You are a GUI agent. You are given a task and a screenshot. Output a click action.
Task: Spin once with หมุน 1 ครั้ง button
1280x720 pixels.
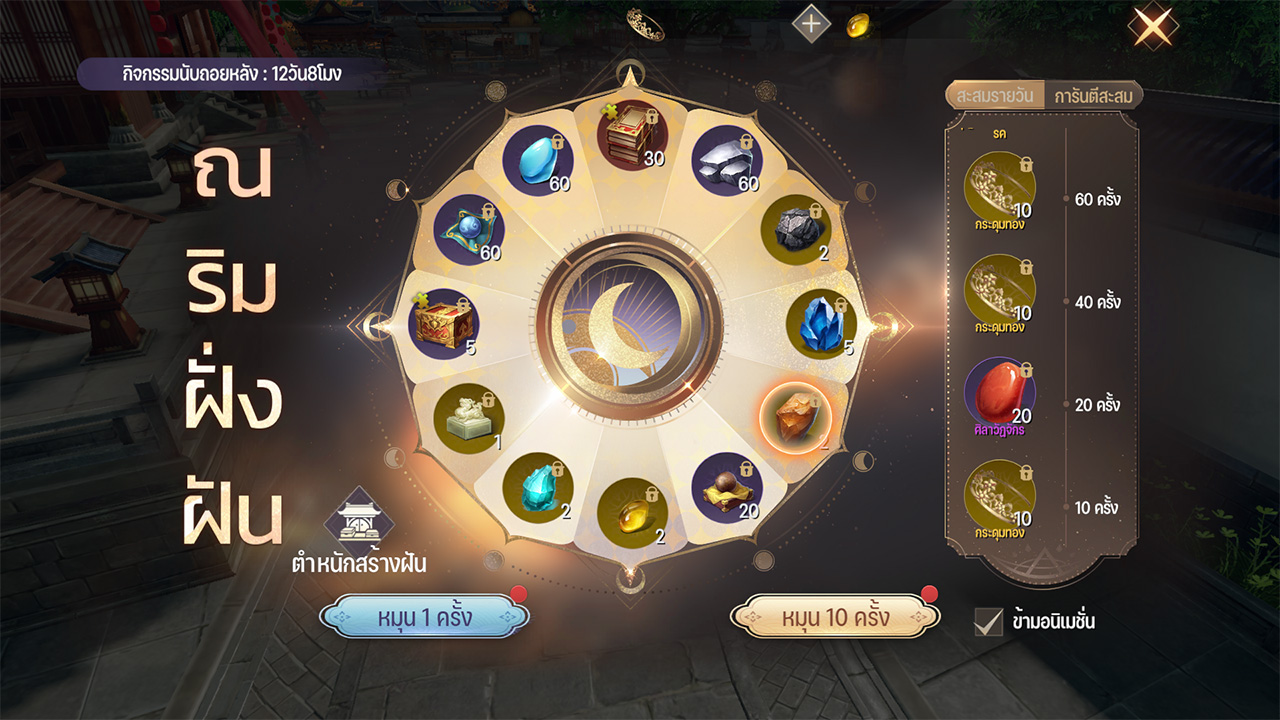point(424,616)
